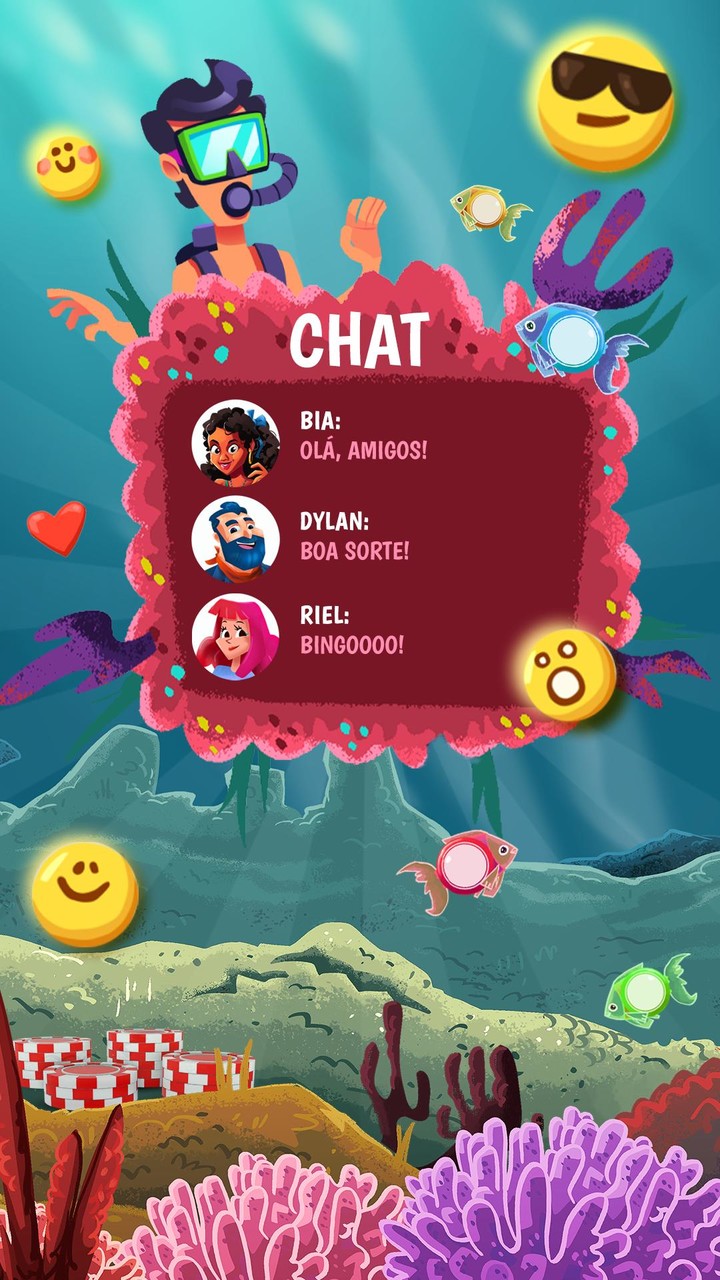The width and height of the screenshot is (720, 1280).
Task: Open Dylan's bearded avatar in chat
Action: 236,540
